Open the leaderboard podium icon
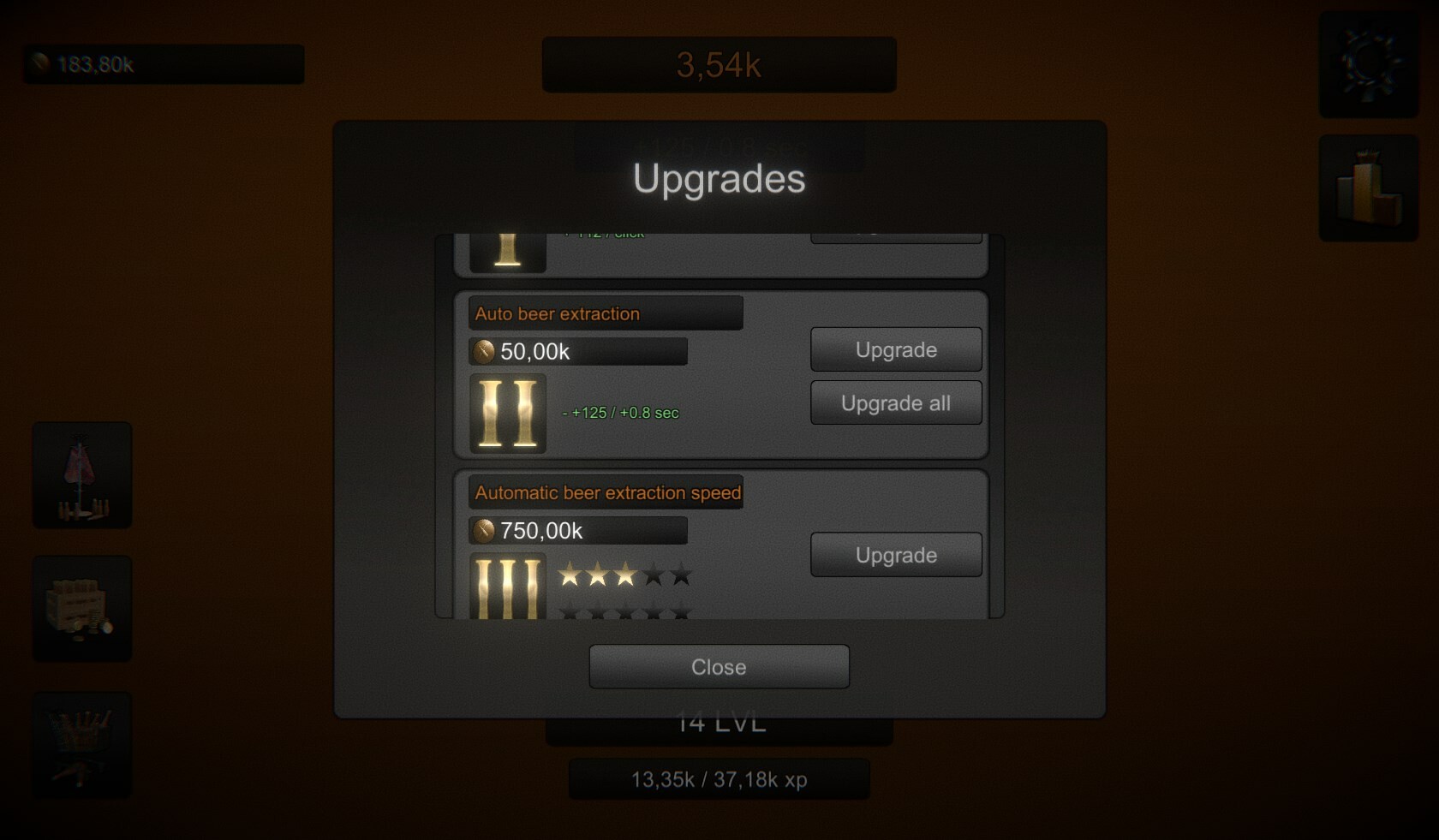The width and height of the screenshot is (1439, 840). [1366, 188]
